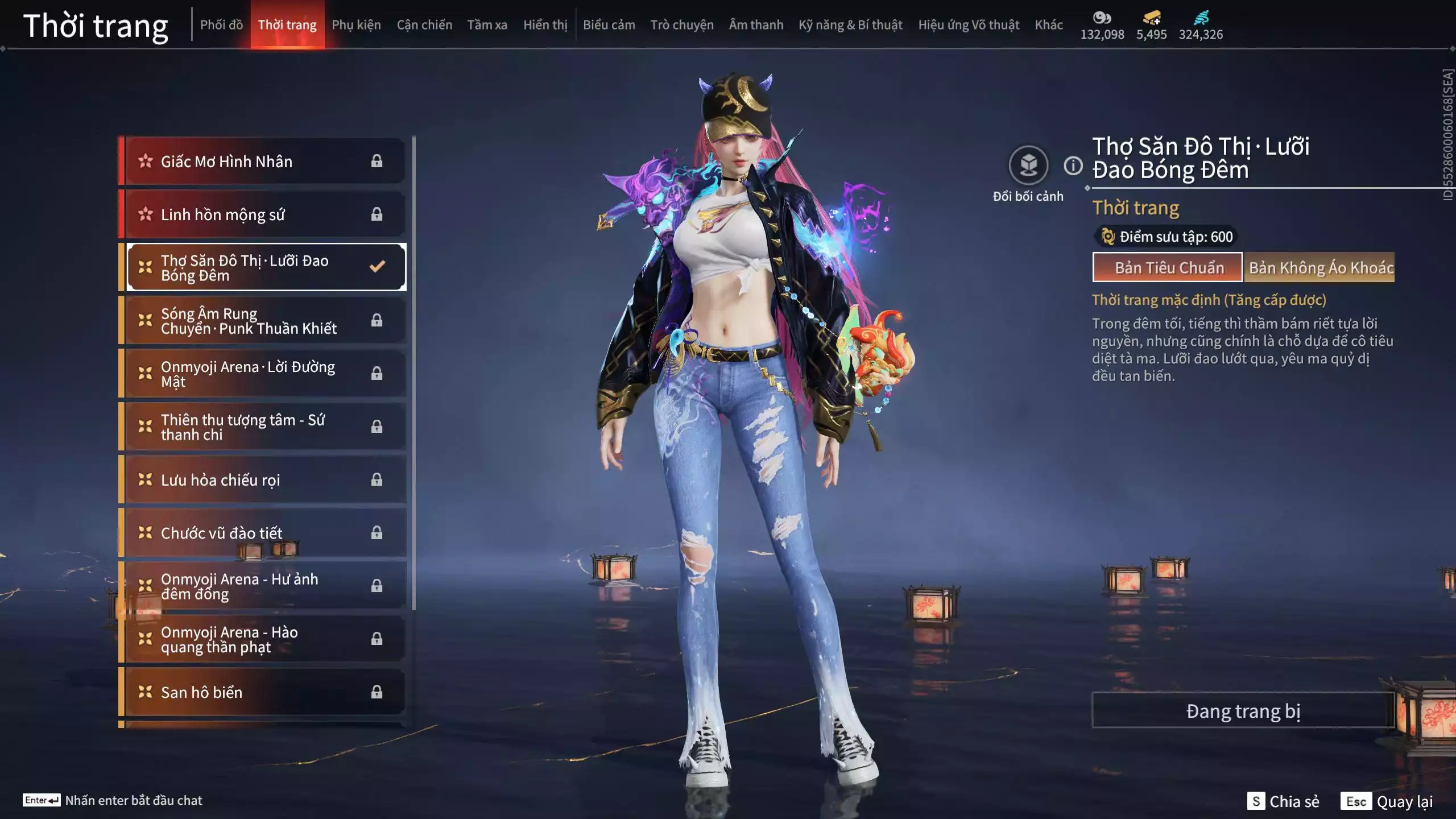This screenshot has width=1456, height=819.
Task: Click the Đang trang bị button
Action: point(1243,711)
